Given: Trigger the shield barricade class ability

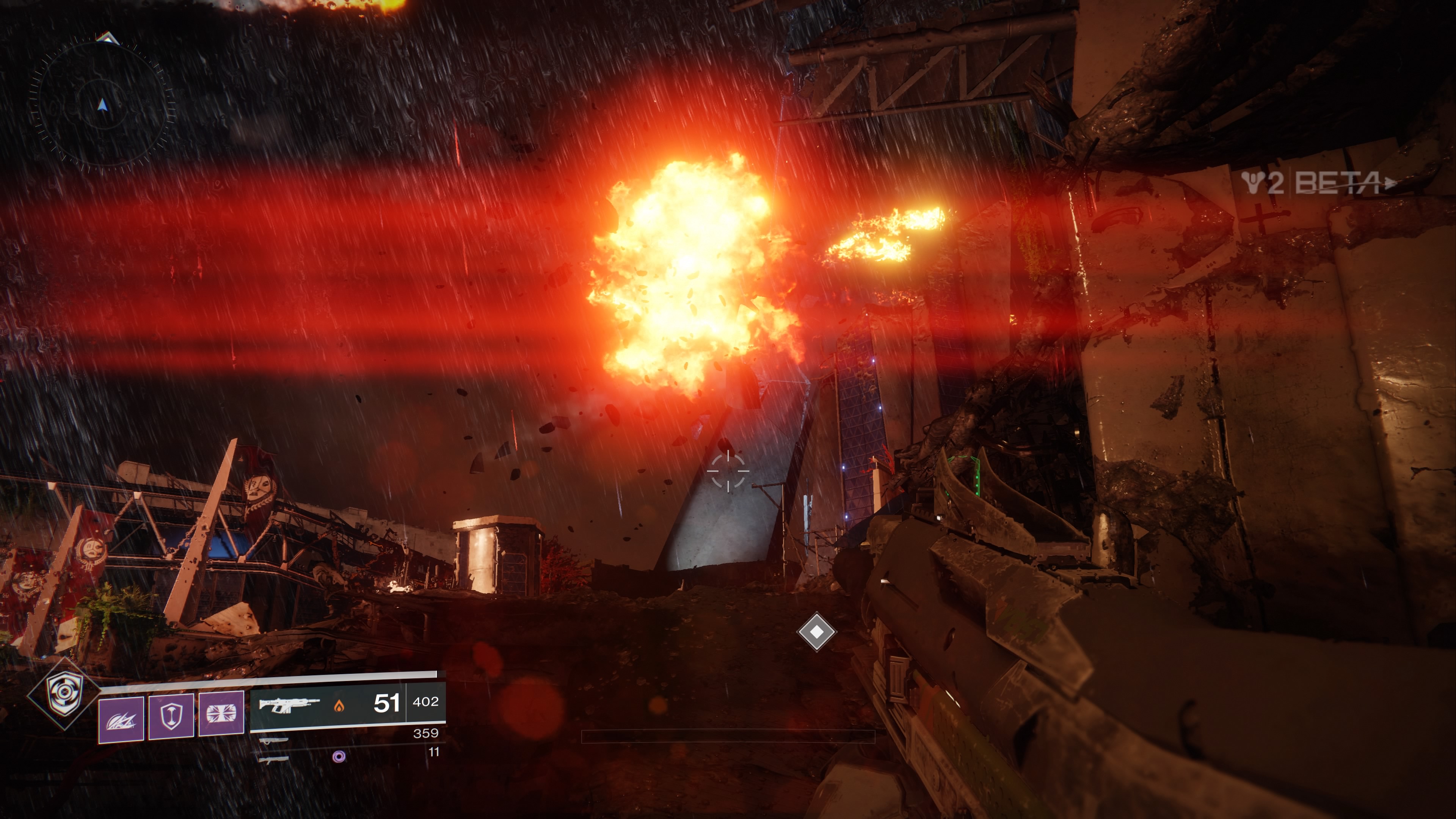Looking at the screenshot, I should point(171,716).
